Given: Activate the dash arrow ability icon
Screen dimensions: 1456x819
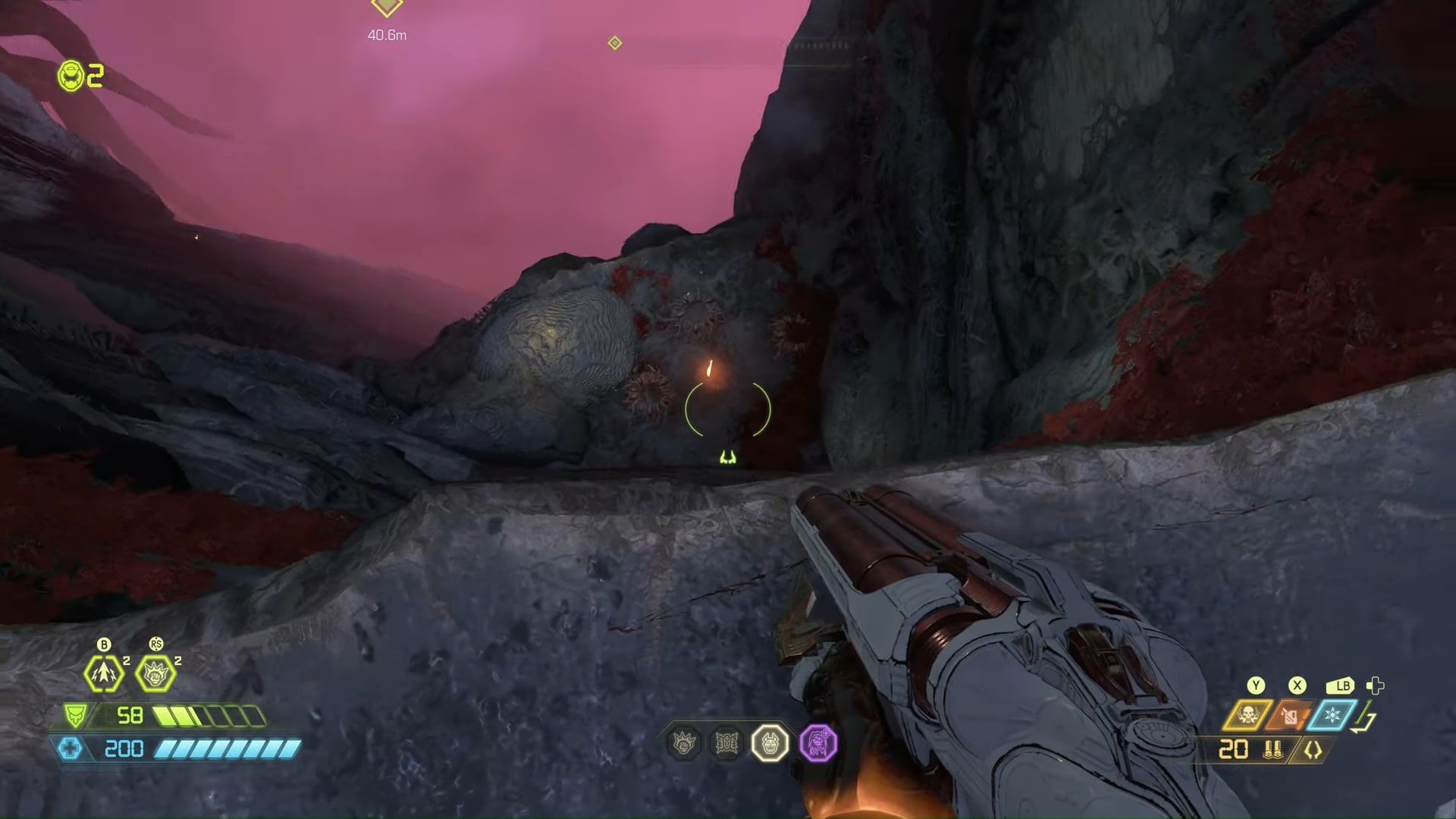Looking at the screenshot, I should tap(104, 673).
